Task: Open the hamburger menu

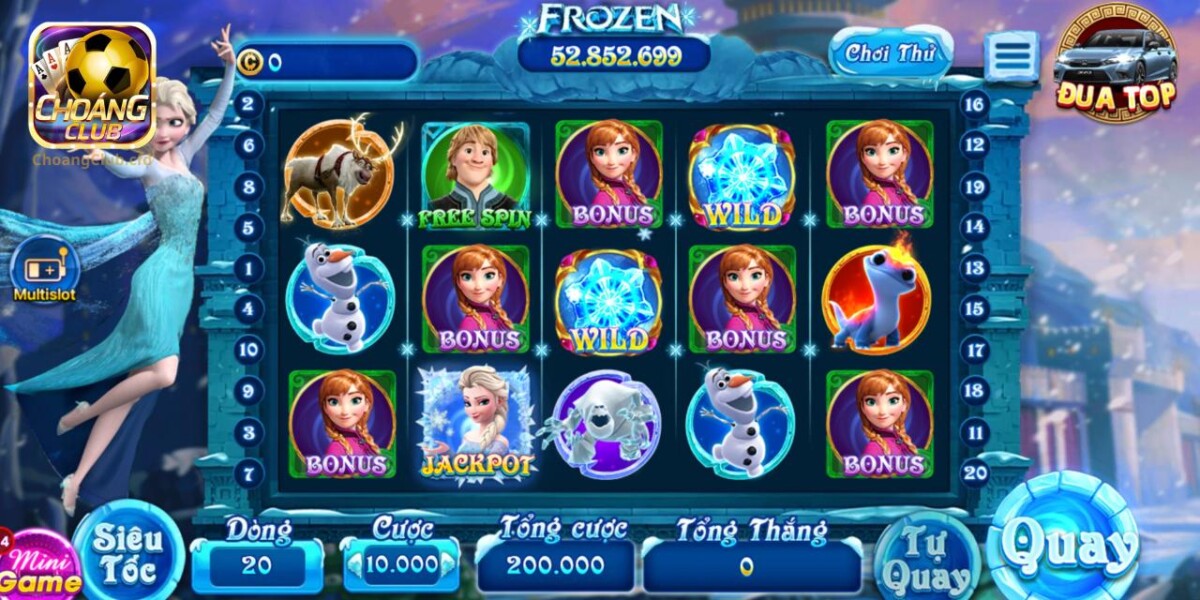Action: 1011,56
